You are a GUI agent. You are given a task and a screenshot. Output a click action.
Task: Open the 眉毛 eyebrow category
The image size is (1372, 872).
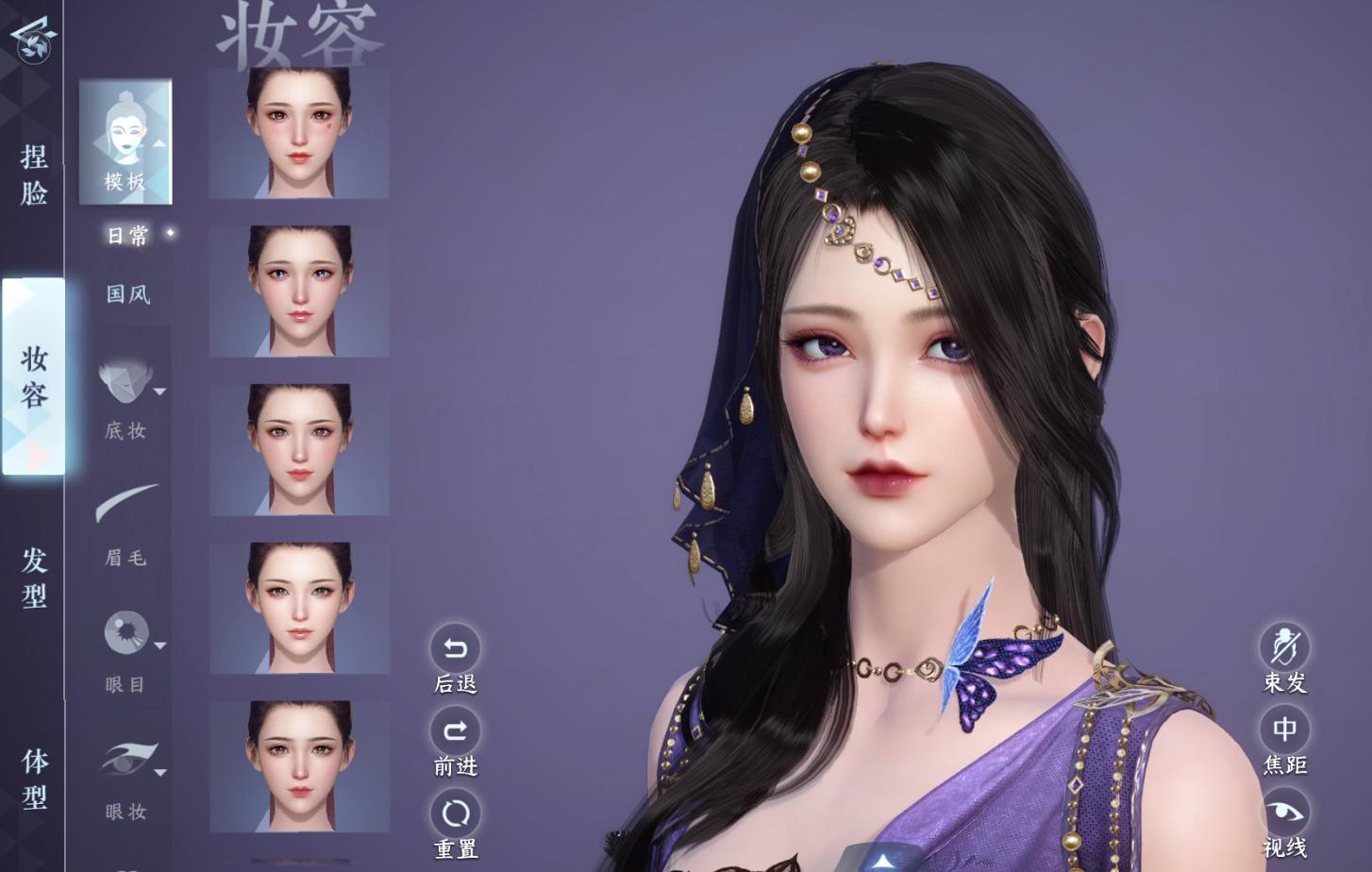tap(126, 525)
